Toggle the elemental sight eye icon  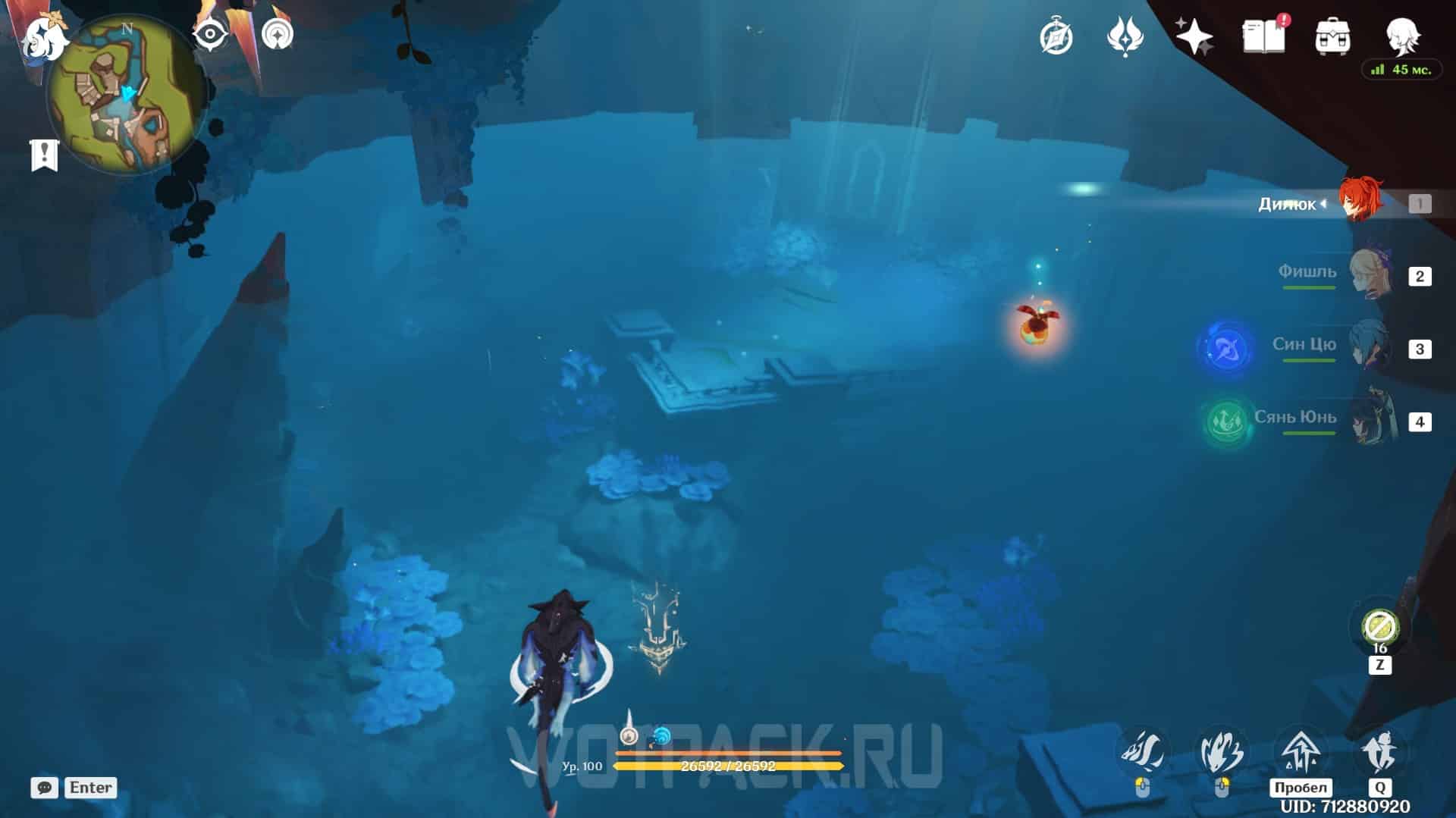tap(210, 34)
